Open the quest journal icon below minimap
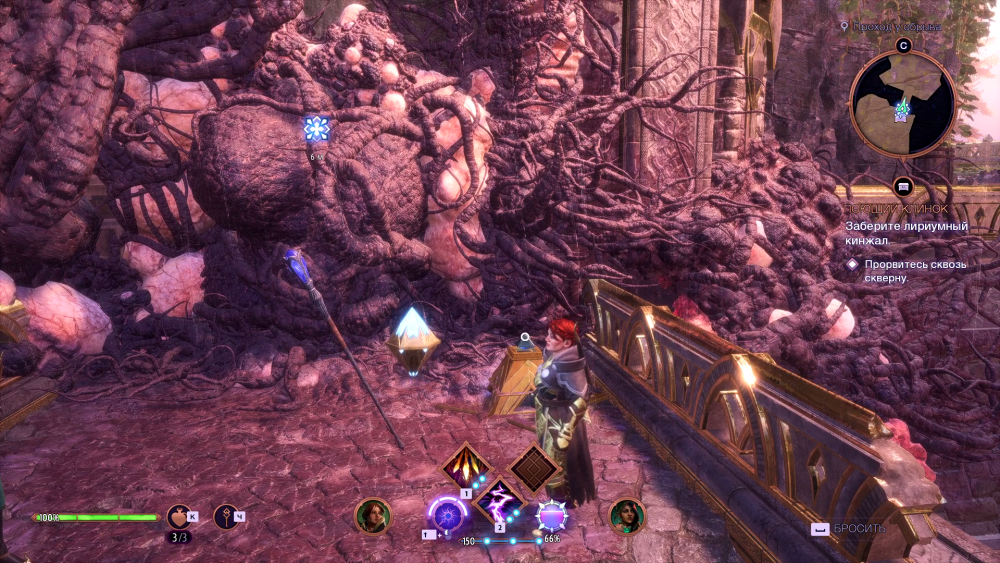The width and height of the screenshot is (1000, 563). tap(903, 186)
